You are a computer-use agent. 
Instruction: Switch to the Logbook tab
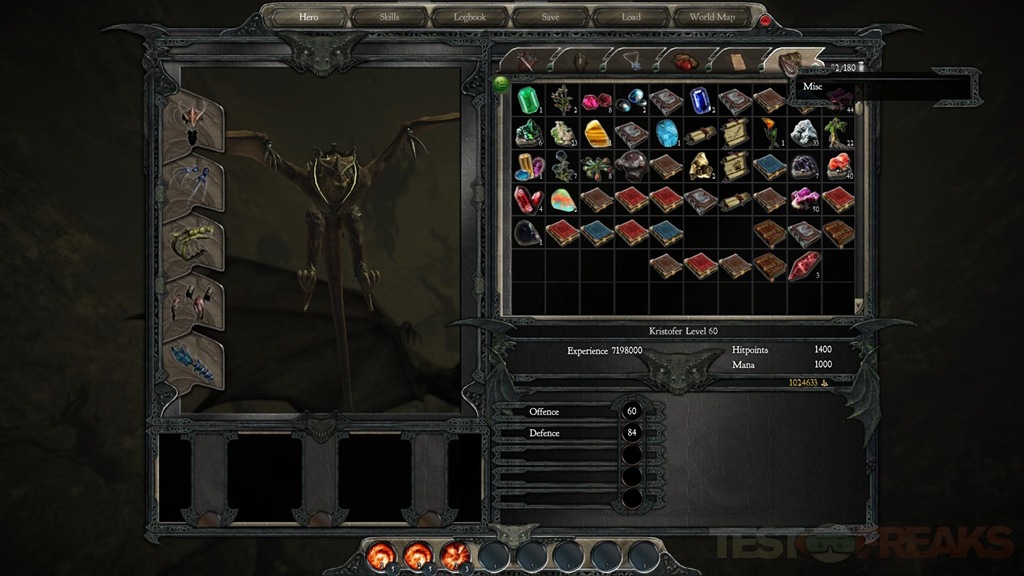(469, 17)
